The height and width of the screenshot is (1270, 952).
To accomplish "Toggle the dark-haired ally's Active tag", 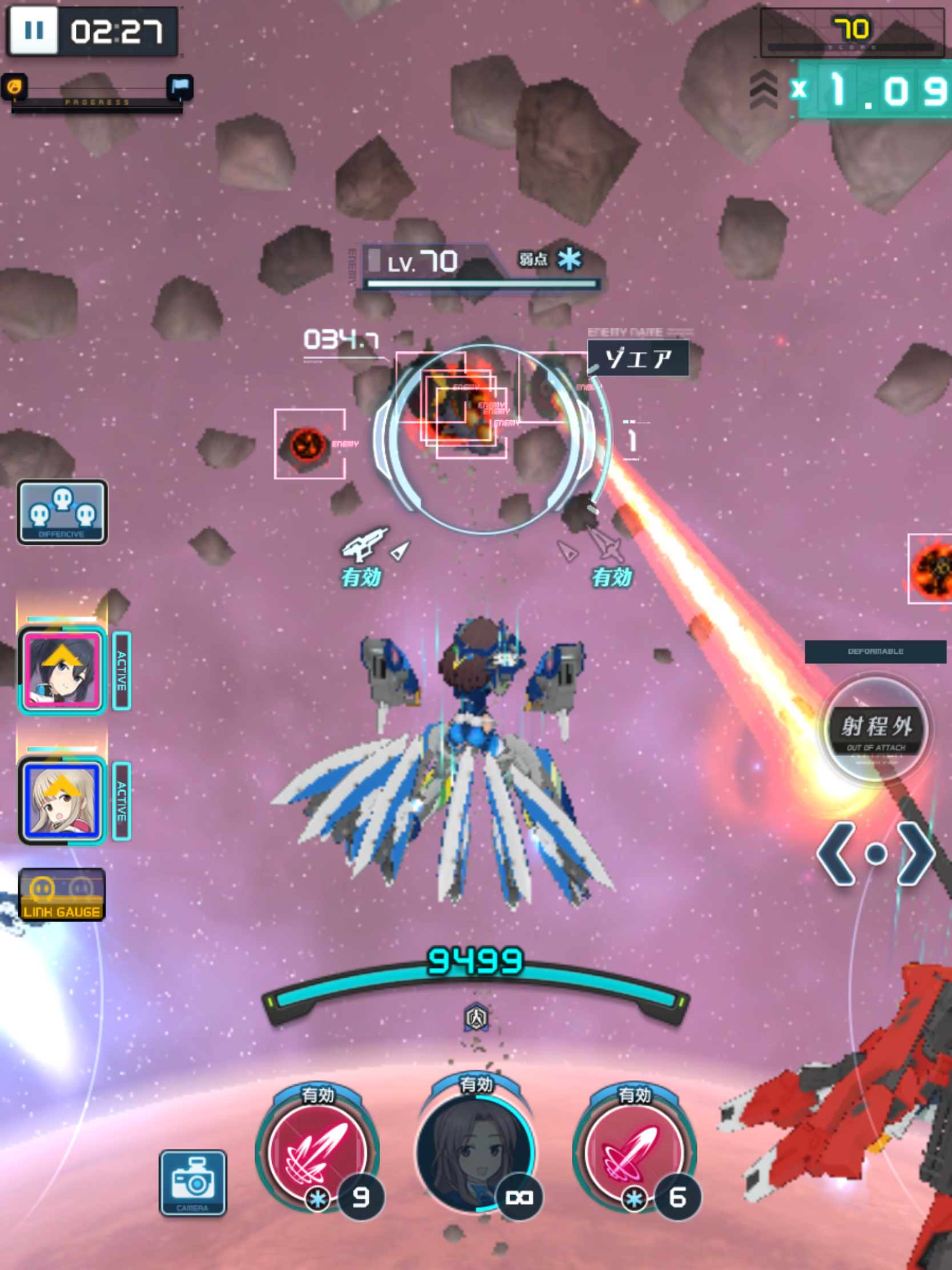I will click(122, 670).
